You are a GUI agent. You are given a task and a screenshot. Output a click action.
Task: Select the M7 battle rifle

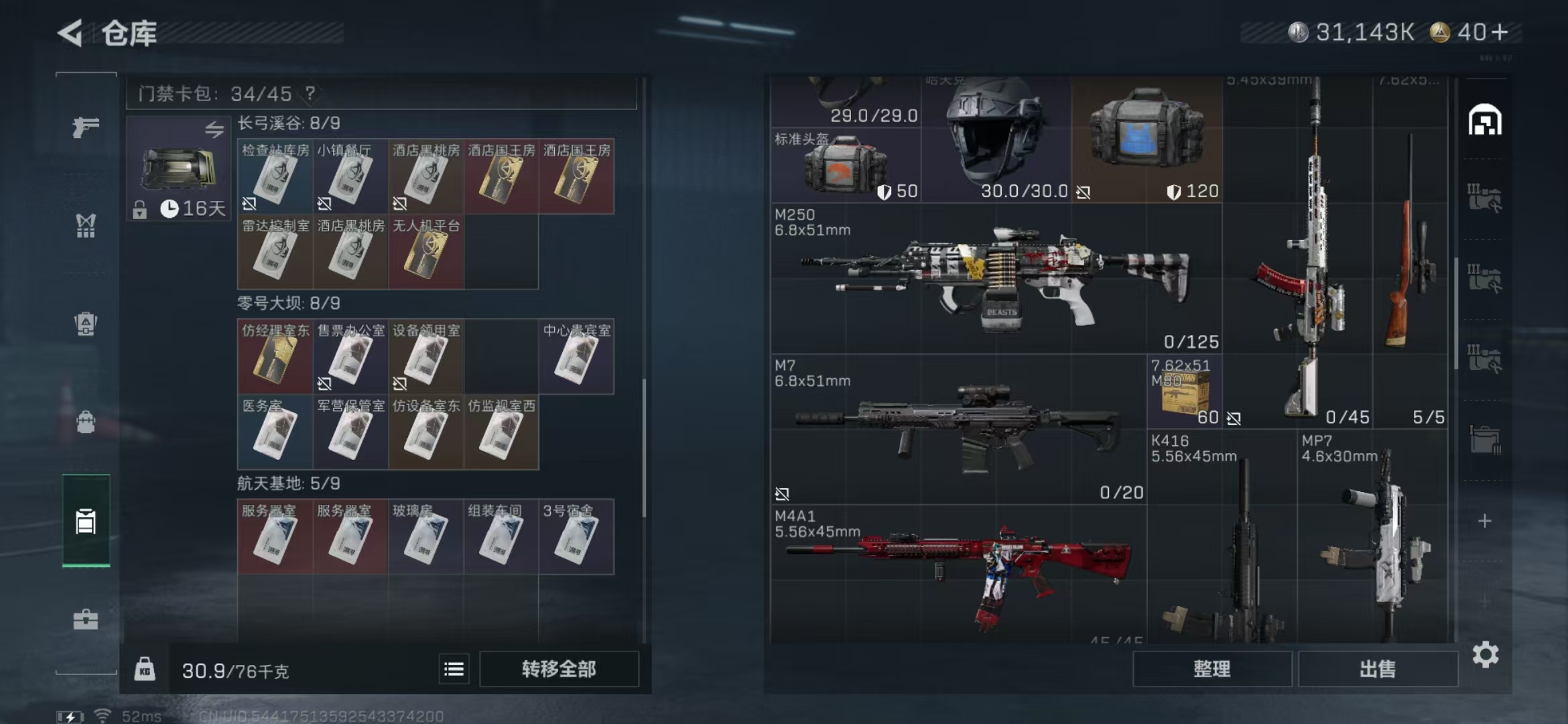pos(958,429)
